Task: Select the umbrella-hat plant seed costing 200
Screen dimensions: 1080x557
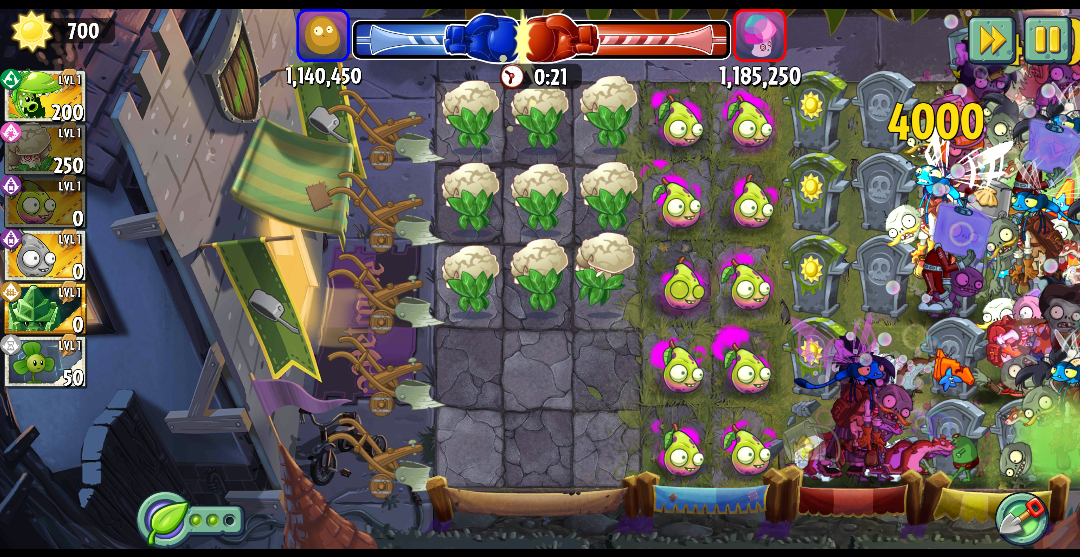Action: 44,97
